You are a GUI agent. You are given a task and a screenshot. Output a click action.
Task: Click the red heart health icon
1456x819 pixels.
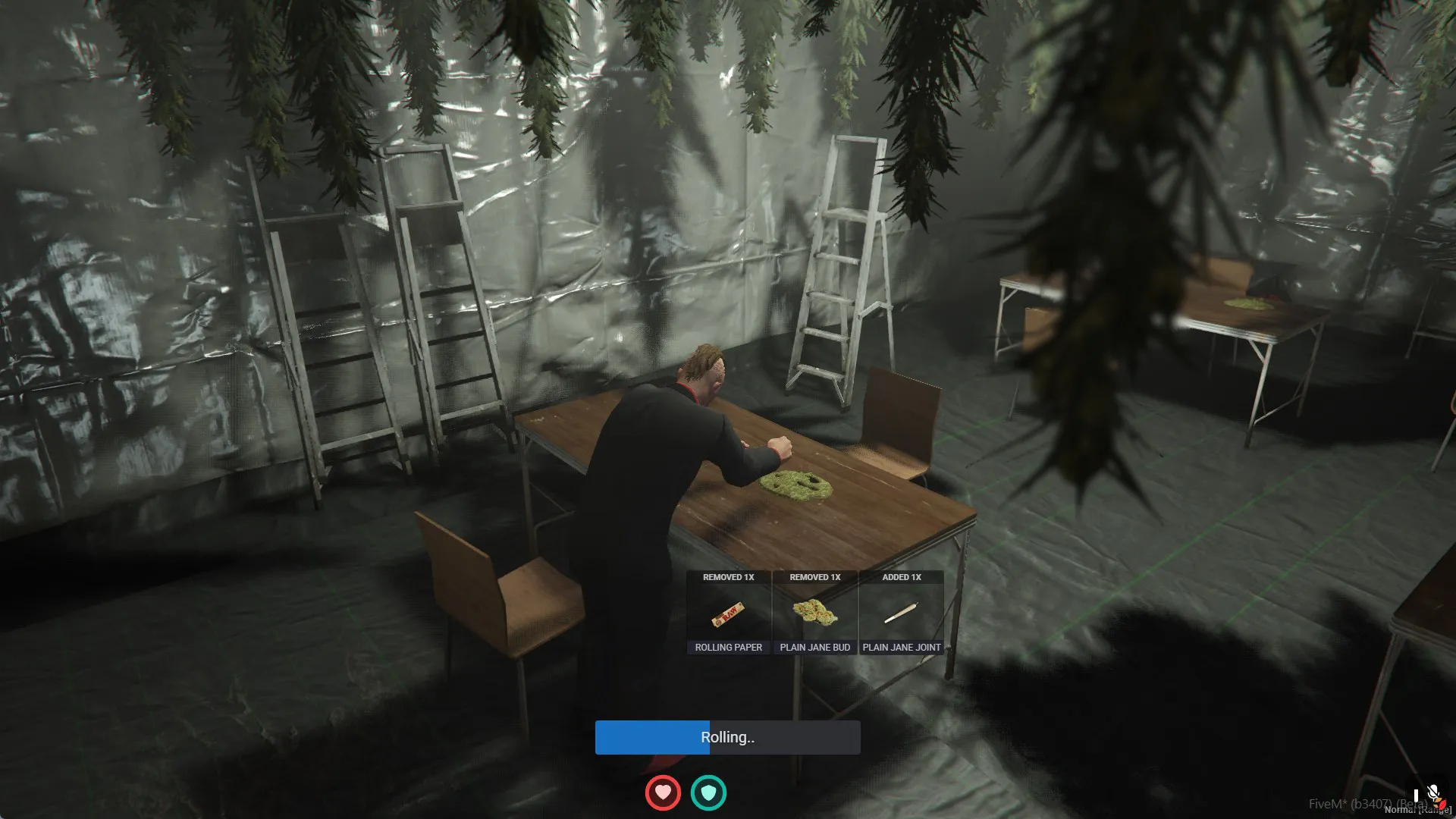[663, 793]
